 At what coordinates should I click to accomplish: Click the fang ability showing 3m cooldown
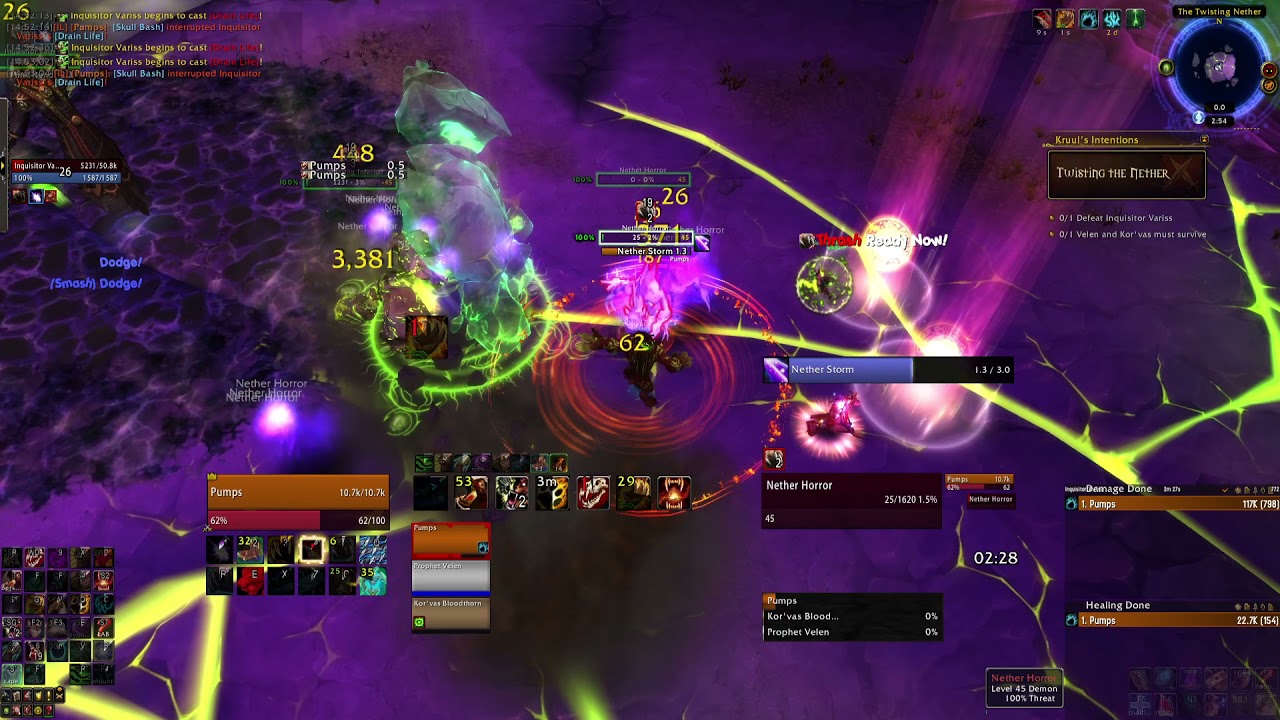coord(551,492)
